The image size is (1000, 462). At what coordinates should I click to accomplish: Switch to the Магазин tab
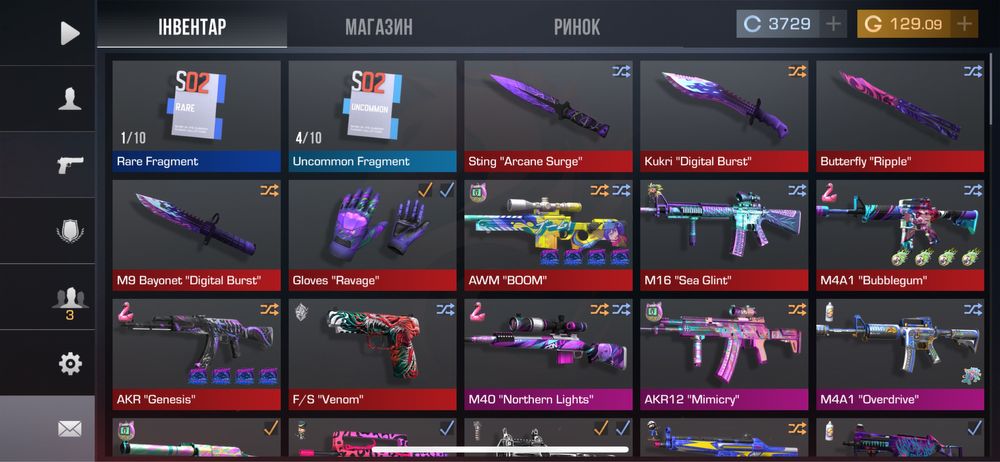[379, 26]
